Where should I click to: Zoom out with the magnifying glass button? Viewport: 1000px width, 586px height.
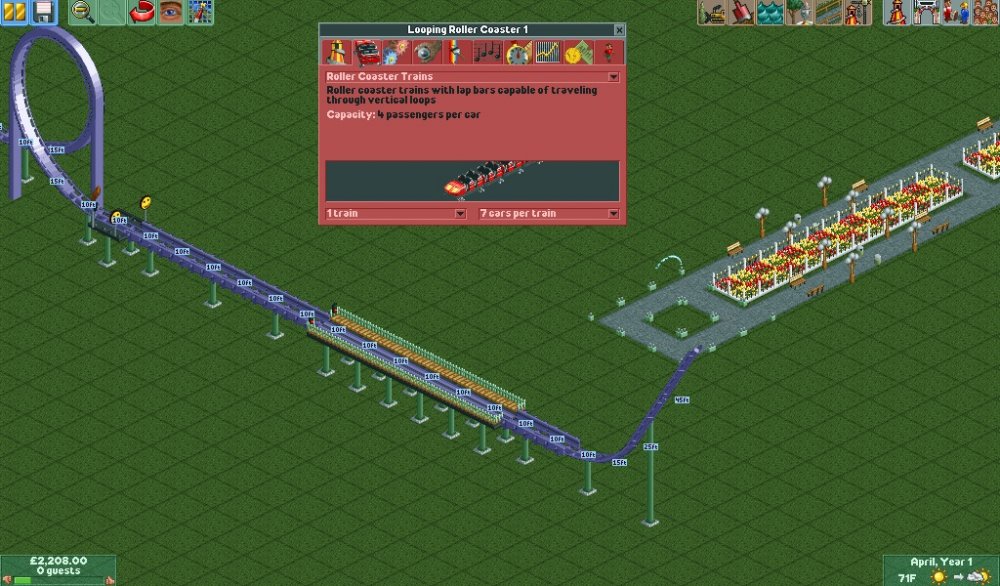pyautogui.click(x=83, y=12)
